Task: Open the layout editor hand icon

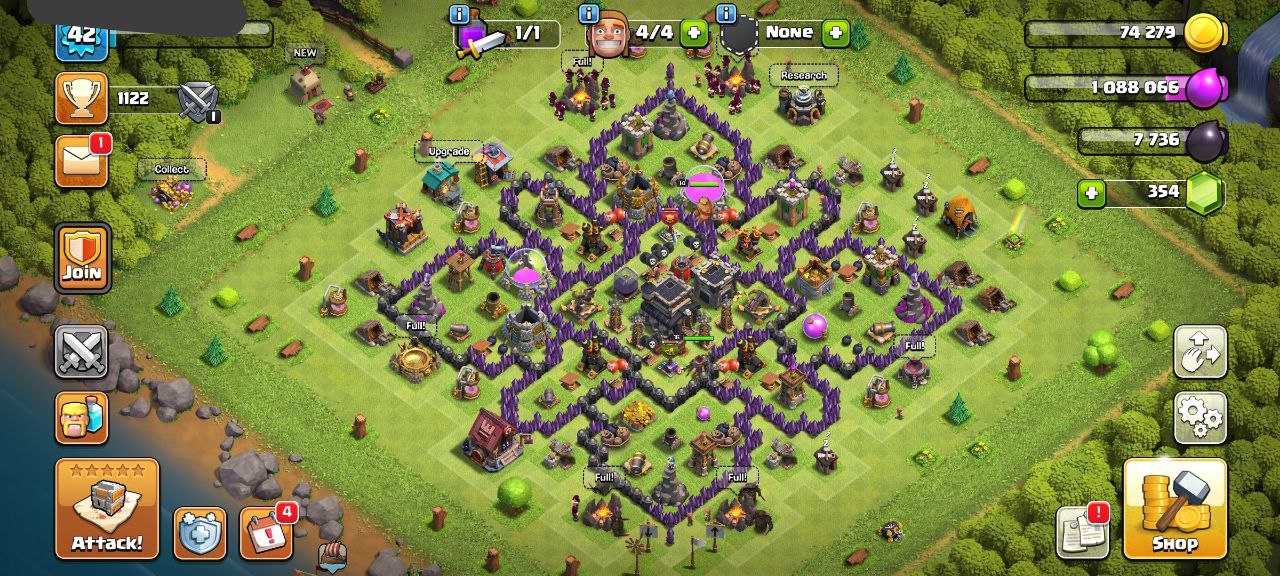Action: (x=1200, y=352)
